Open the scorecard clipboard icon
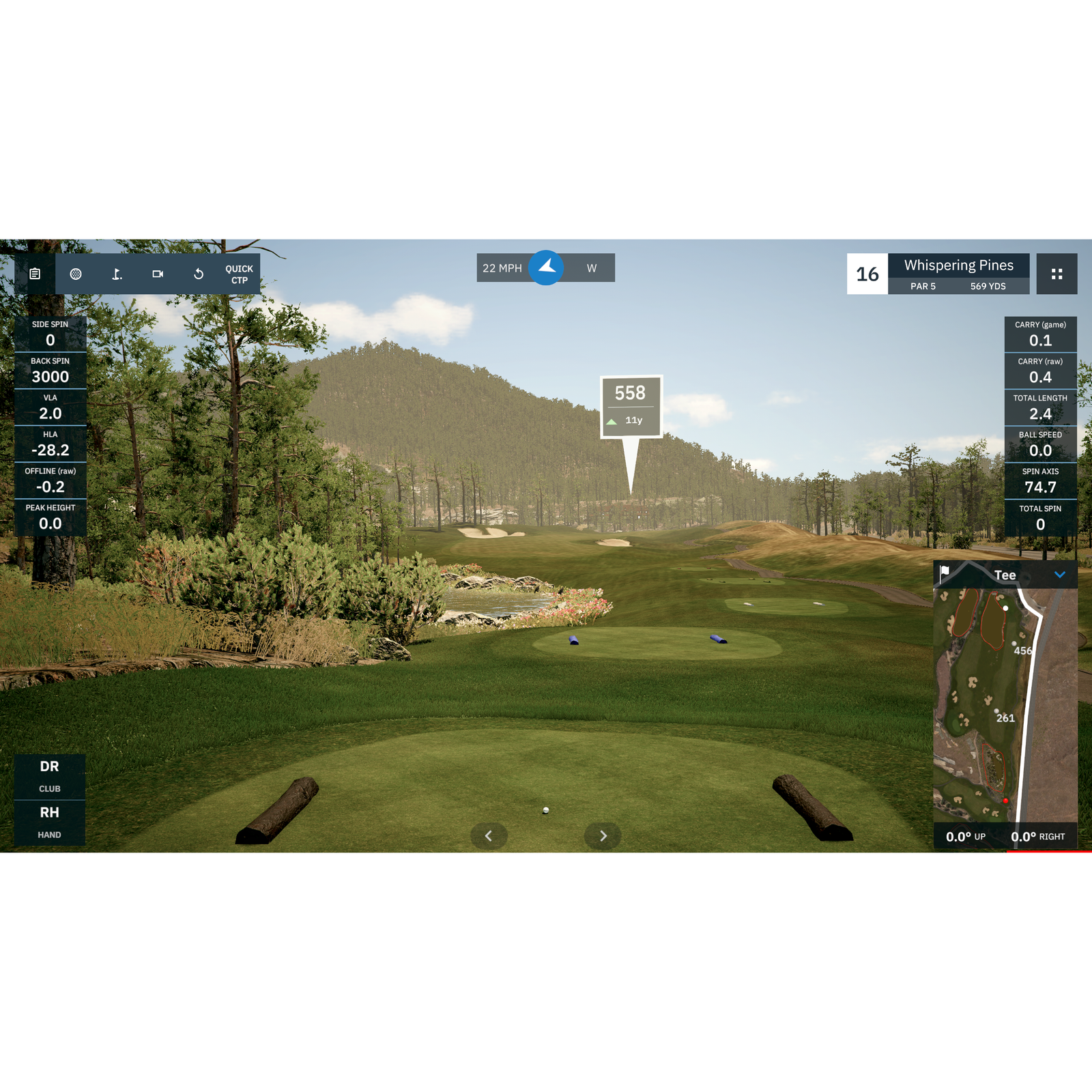 tap(35, 273)
